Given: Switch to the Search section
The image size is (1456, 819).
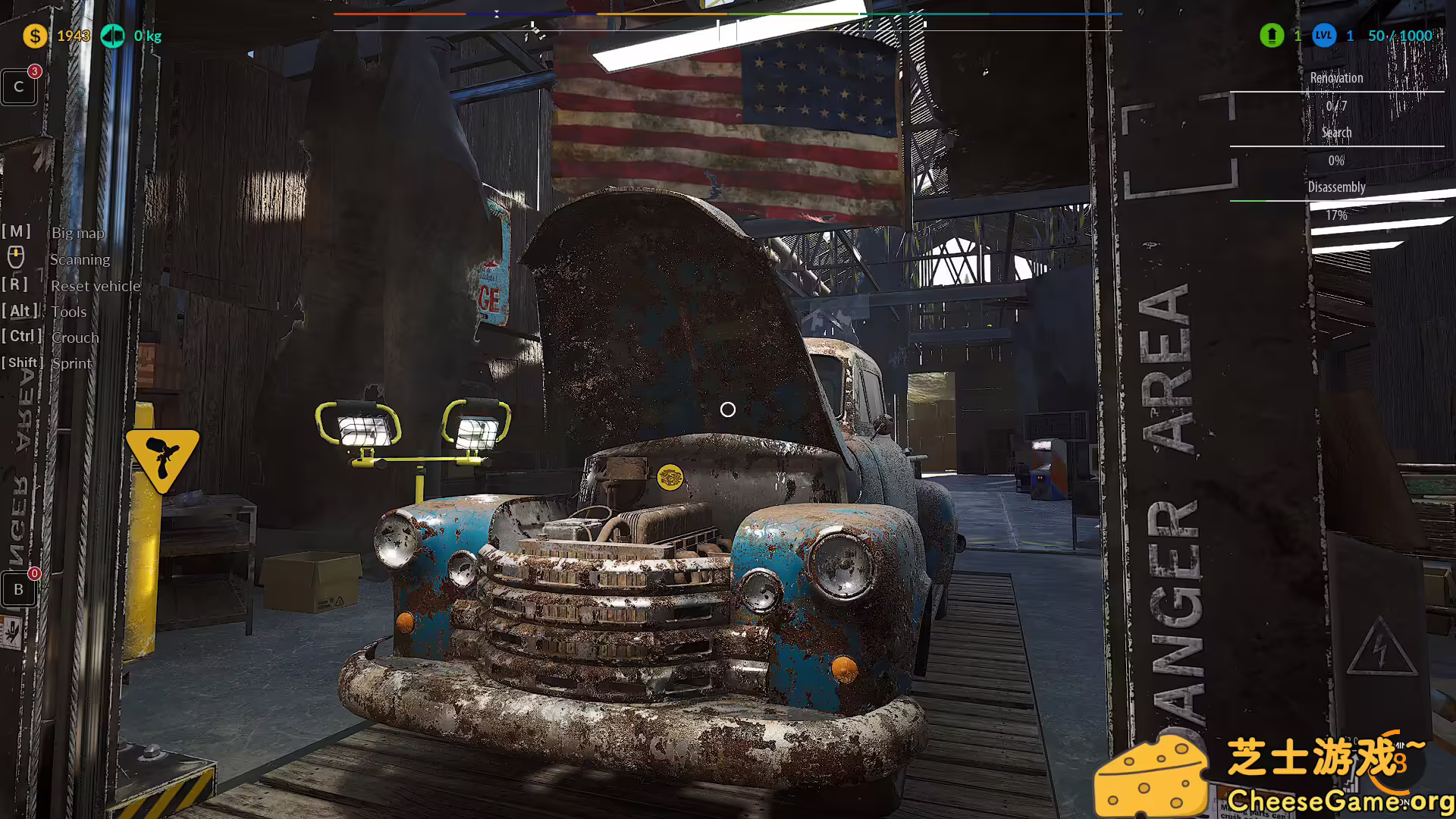Looking at the screenshot, I should coord(1336,132).
